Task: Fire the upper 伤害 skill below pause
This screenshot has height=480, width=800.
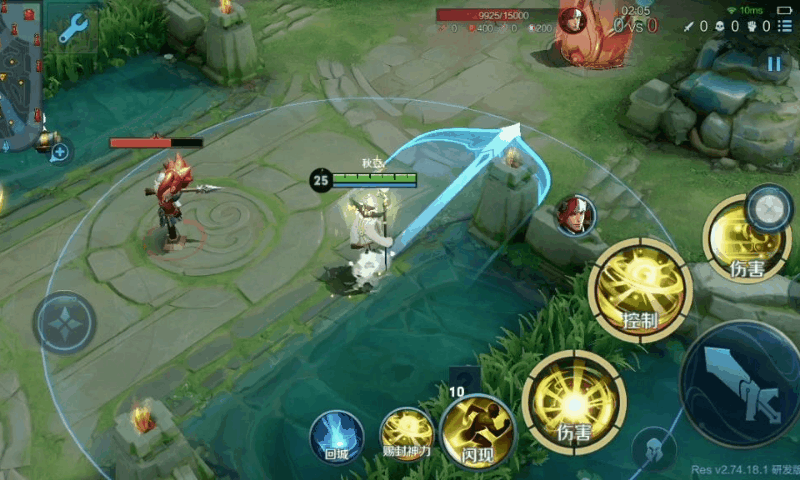Action: pos(746,240)
